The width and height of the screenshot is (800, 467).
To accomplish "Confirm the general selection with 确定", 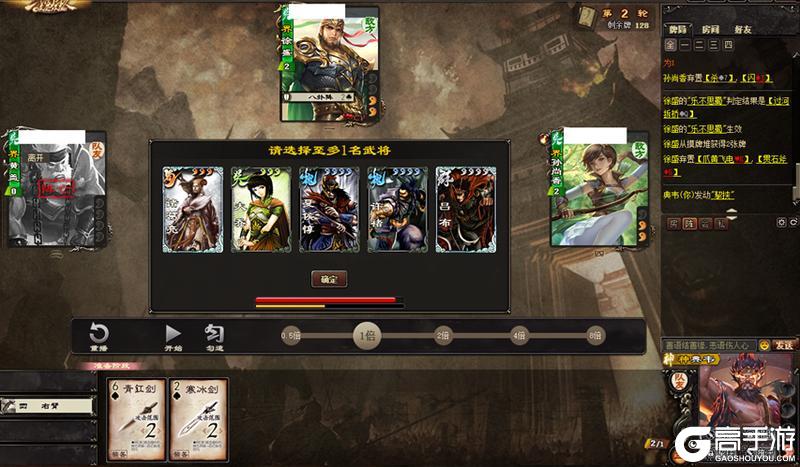I will (329, 279).
